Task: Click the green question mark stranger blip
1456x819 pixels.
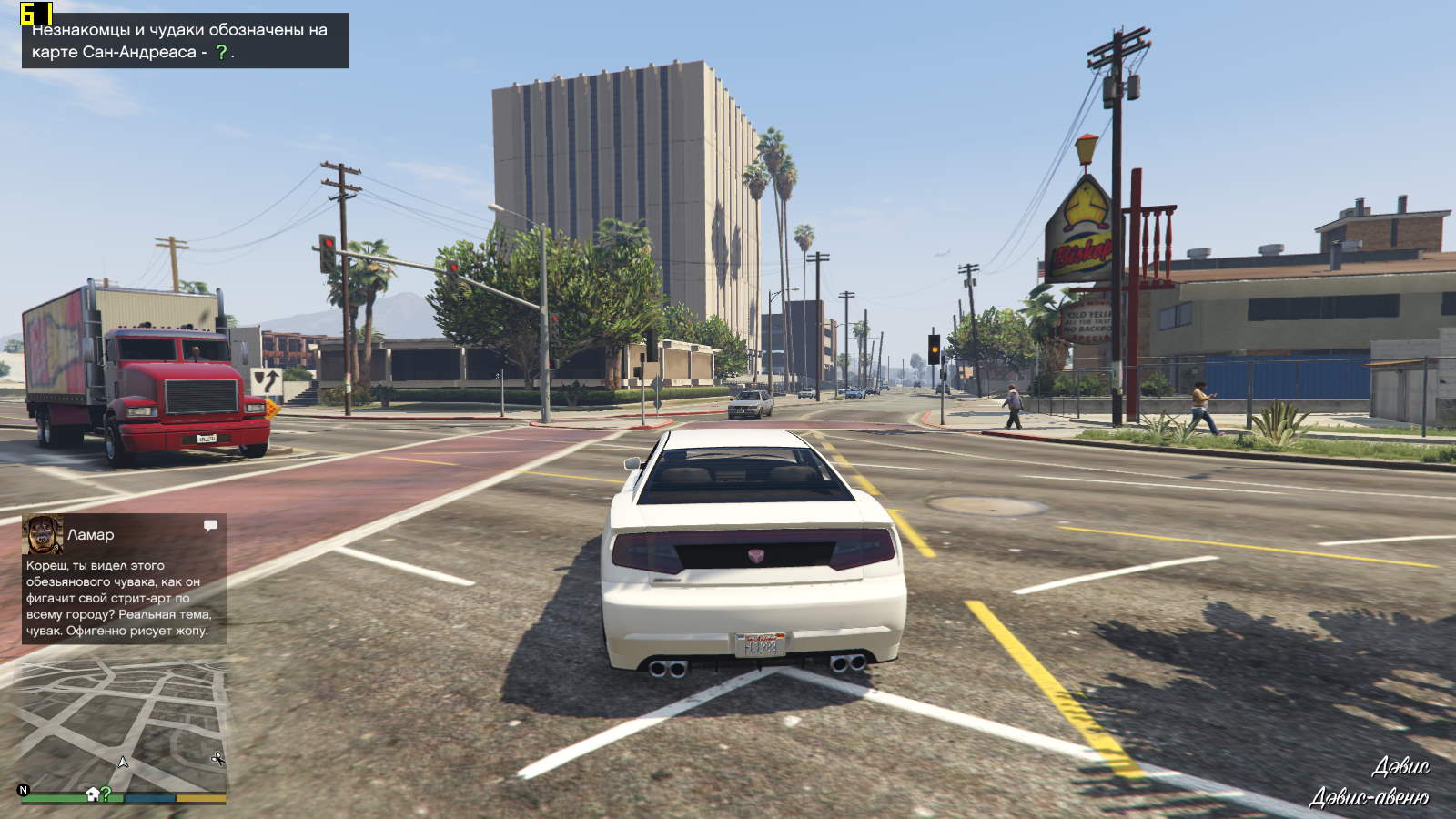Action: pos(106,794)
